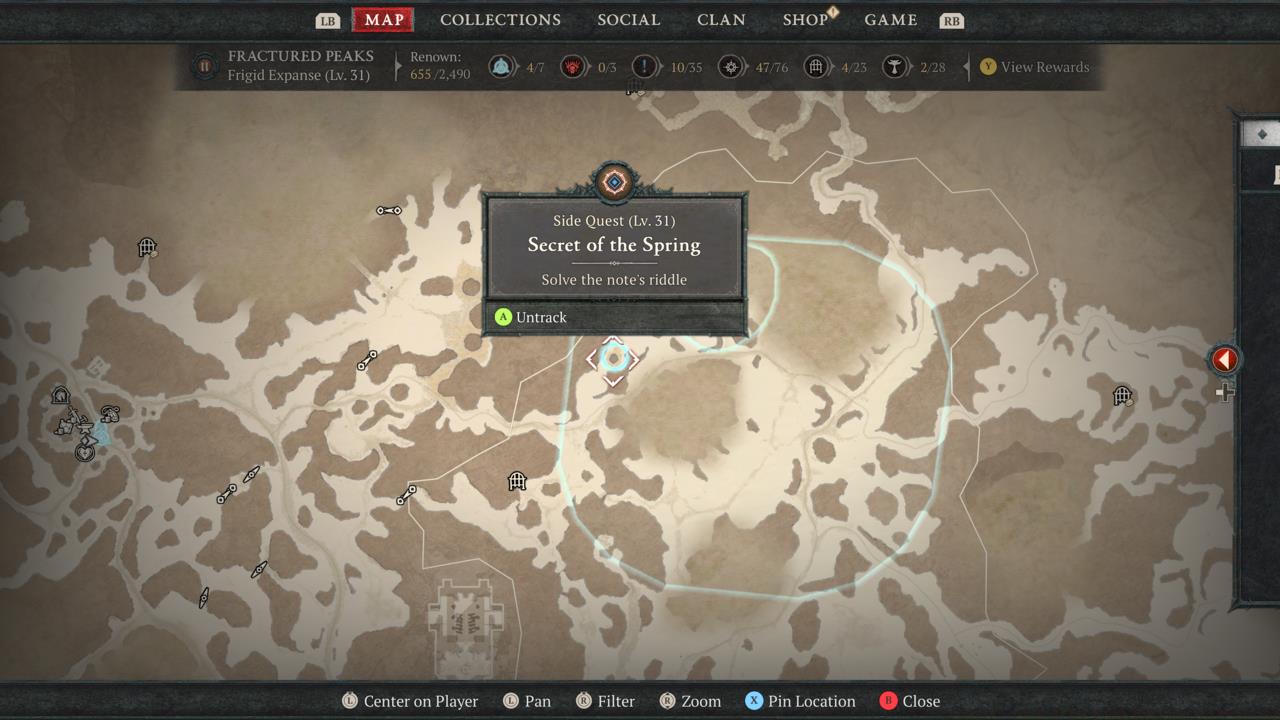Select the MAP tab

coord(384,20)
